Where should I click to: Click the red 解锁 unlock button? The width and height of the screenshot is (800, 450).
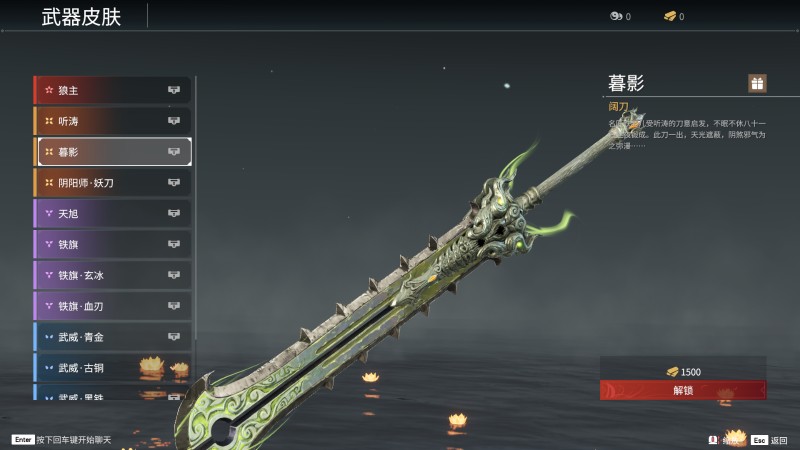(x=683, y=390)
